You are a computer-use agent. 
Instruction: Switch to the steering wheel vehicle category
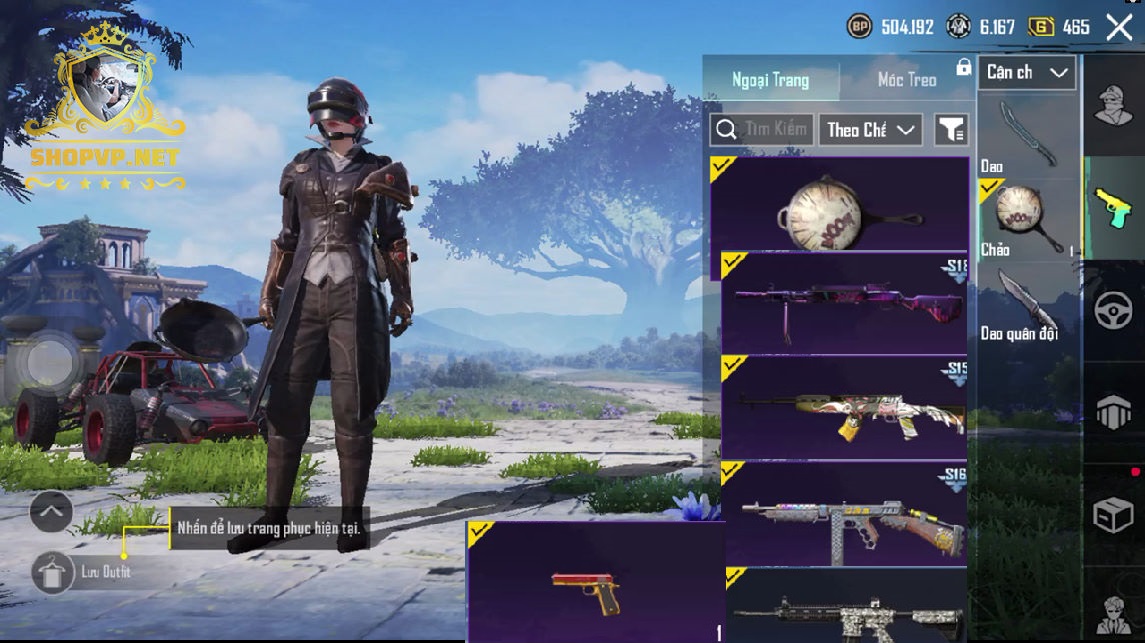[1113, 311]
